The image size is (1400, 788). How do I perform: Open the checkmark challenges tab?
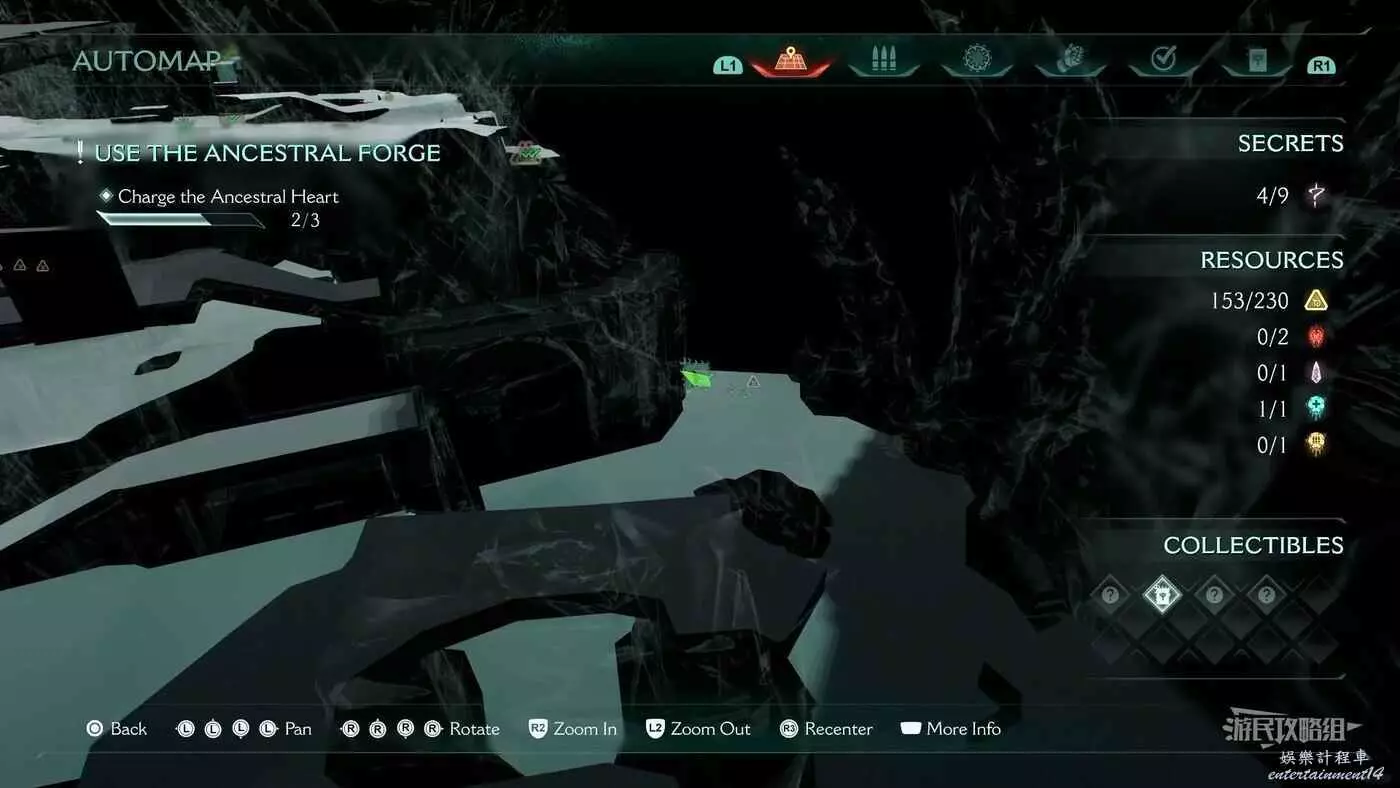tap(1163, 60)
